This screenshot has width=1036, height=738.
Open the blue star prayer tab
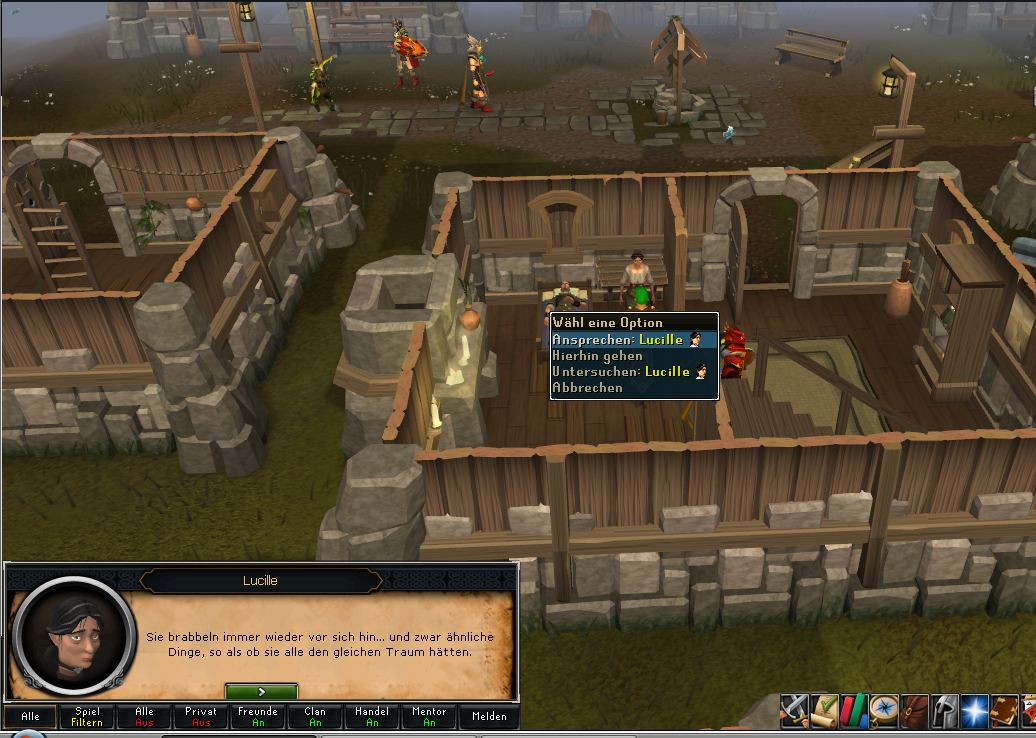pyautogui.click(x=974, y=710)
